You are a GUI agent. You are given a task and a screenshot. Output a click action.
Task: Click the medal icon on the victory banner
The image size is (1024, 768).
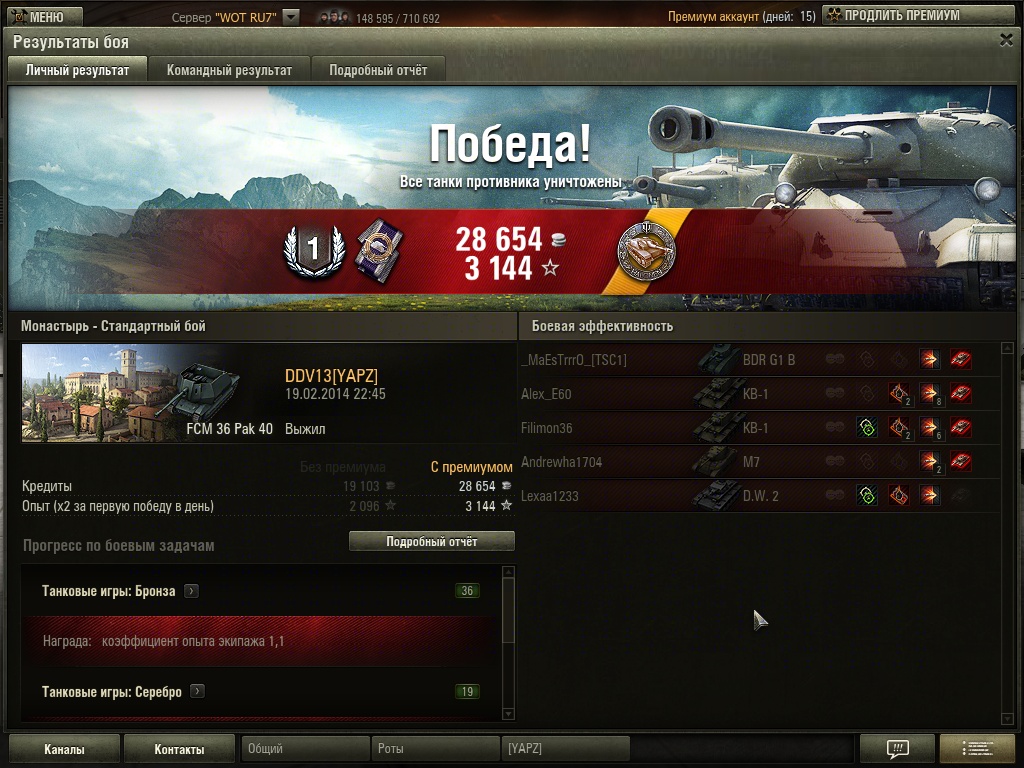pyautogui.click(x=646, y=250)
